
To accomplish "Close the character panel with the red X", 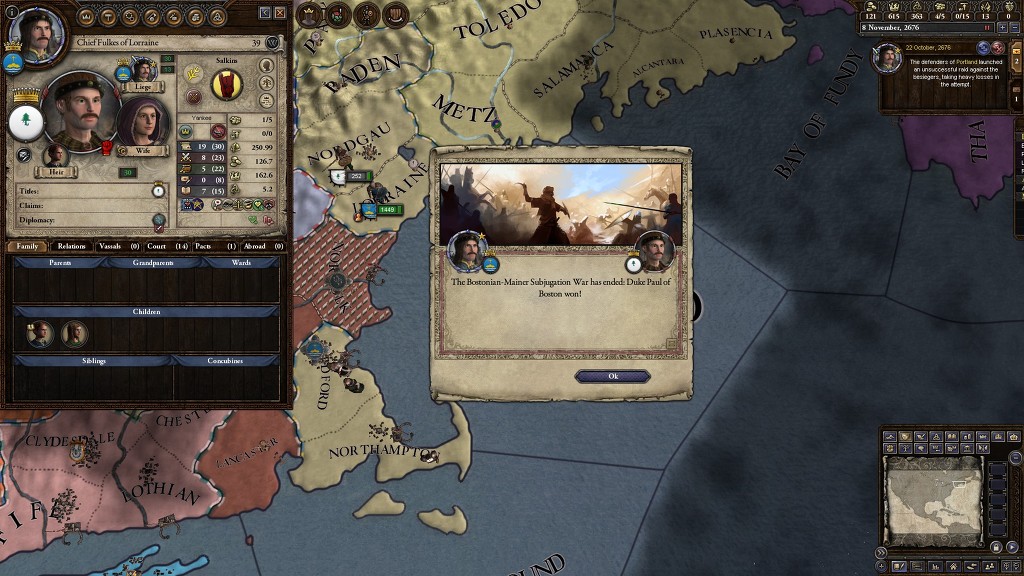I will pyautogui.click(x=280, y=12).
